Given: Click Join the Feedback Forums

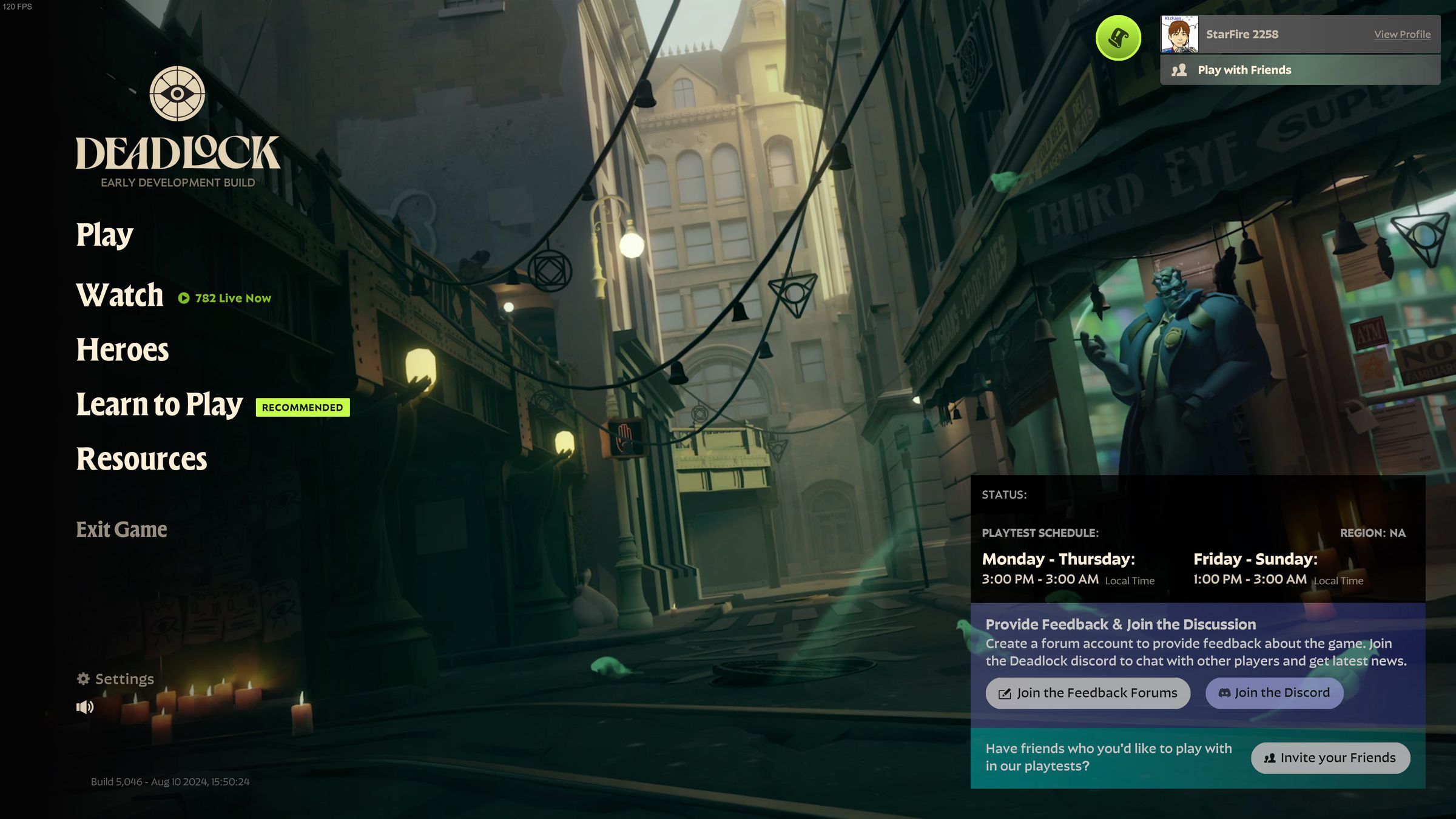Looking at the screenshot, I should [x=1088, y=693].
